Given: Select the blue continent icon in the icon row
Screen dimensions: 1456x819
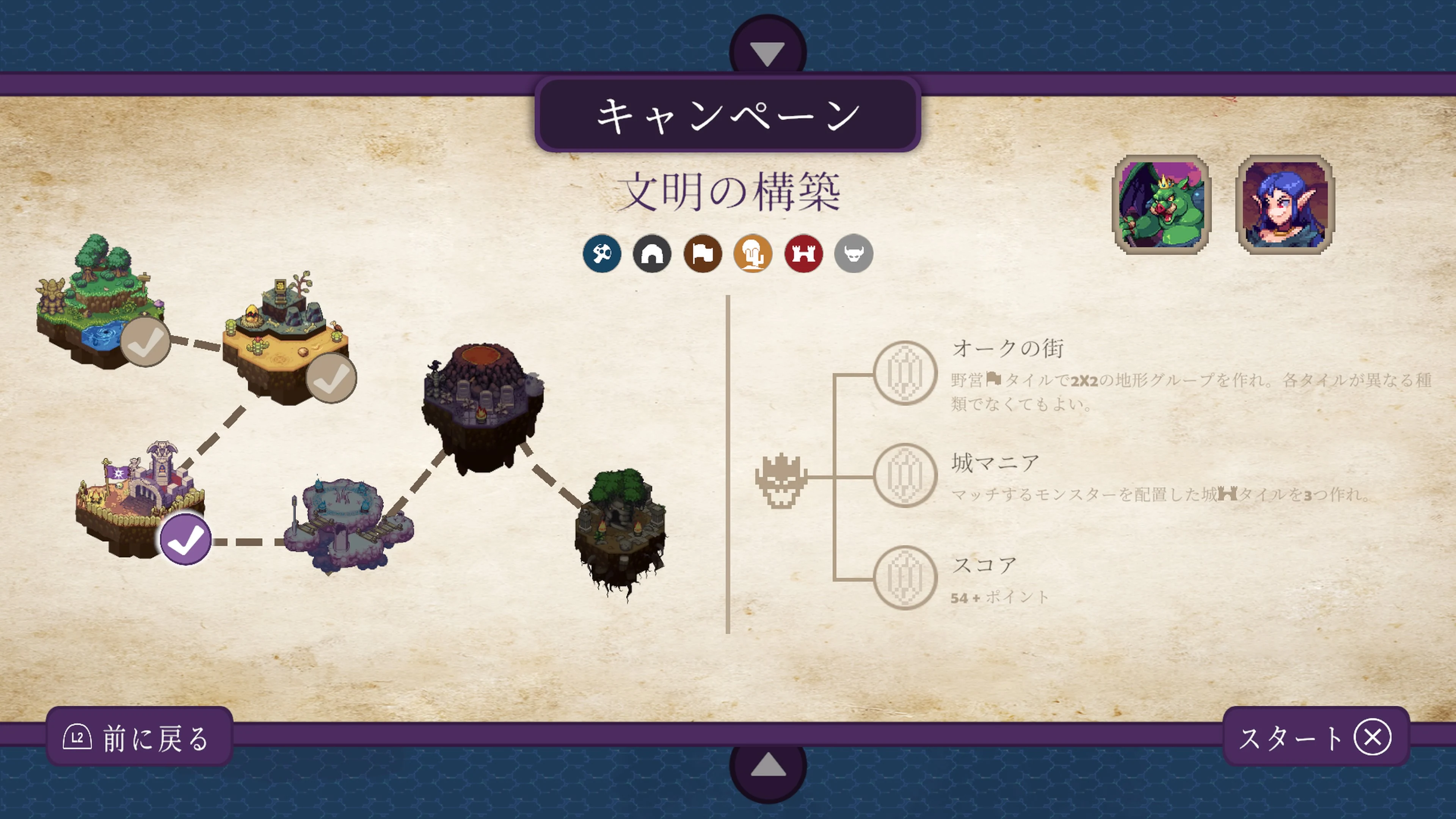Looking at the screenshot, I should pyautogui.click(x=601, y=254).
